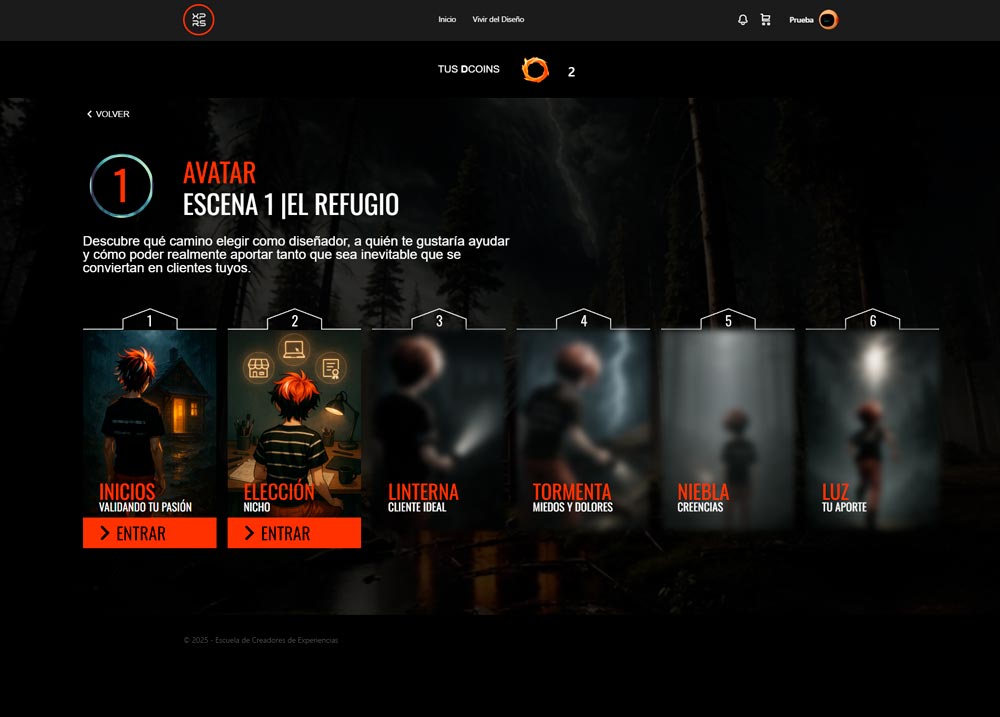Select the Inicios card artwork
Viewport: 1000px width, 717px height.
(x=149, y=410)
